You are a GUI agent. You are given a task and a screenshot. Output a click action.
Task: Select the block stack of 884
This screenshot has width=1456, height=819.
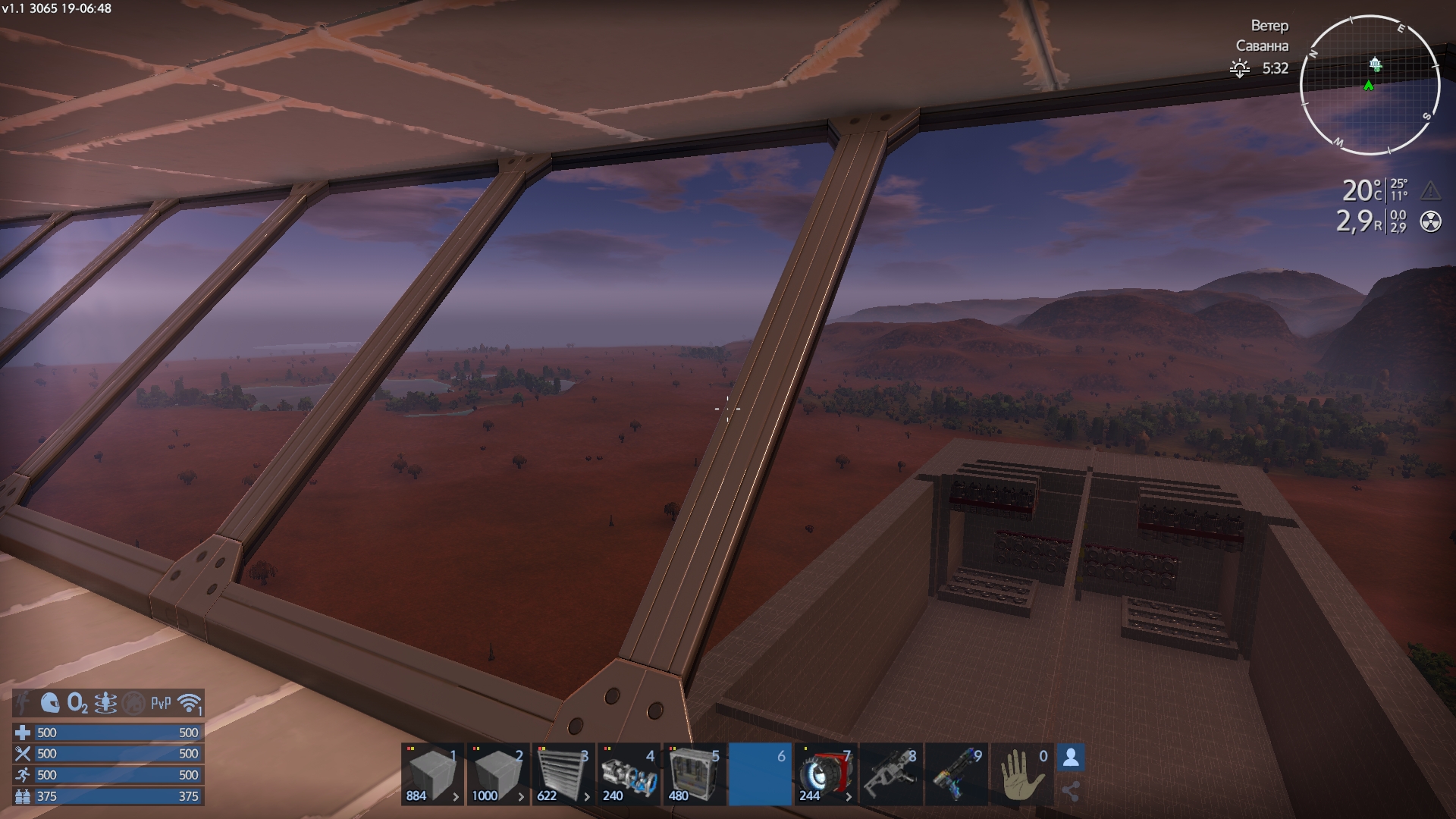[x=432, y=773]
